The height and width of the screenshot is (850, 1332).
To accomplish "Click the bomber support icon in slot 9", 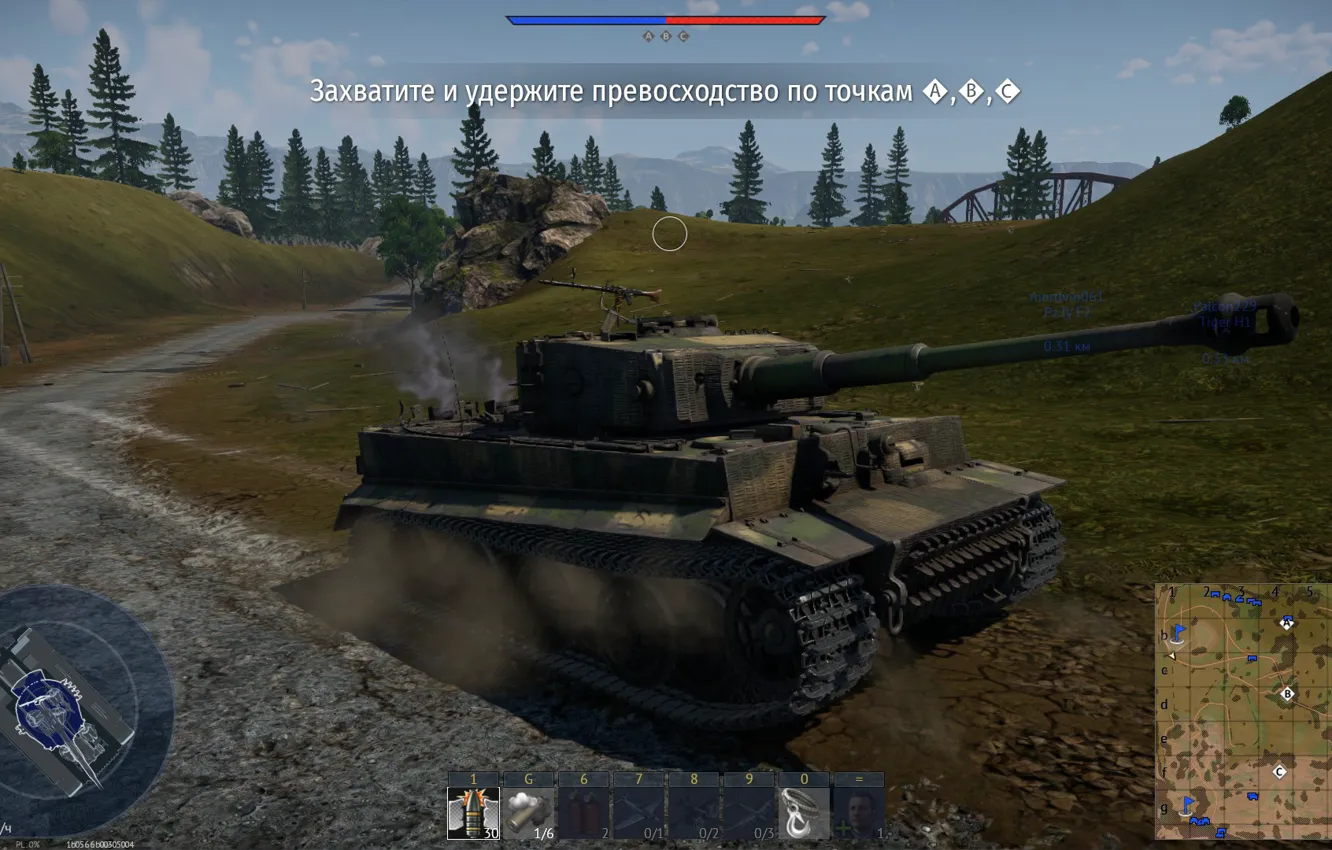I will [x=747, y=811].
